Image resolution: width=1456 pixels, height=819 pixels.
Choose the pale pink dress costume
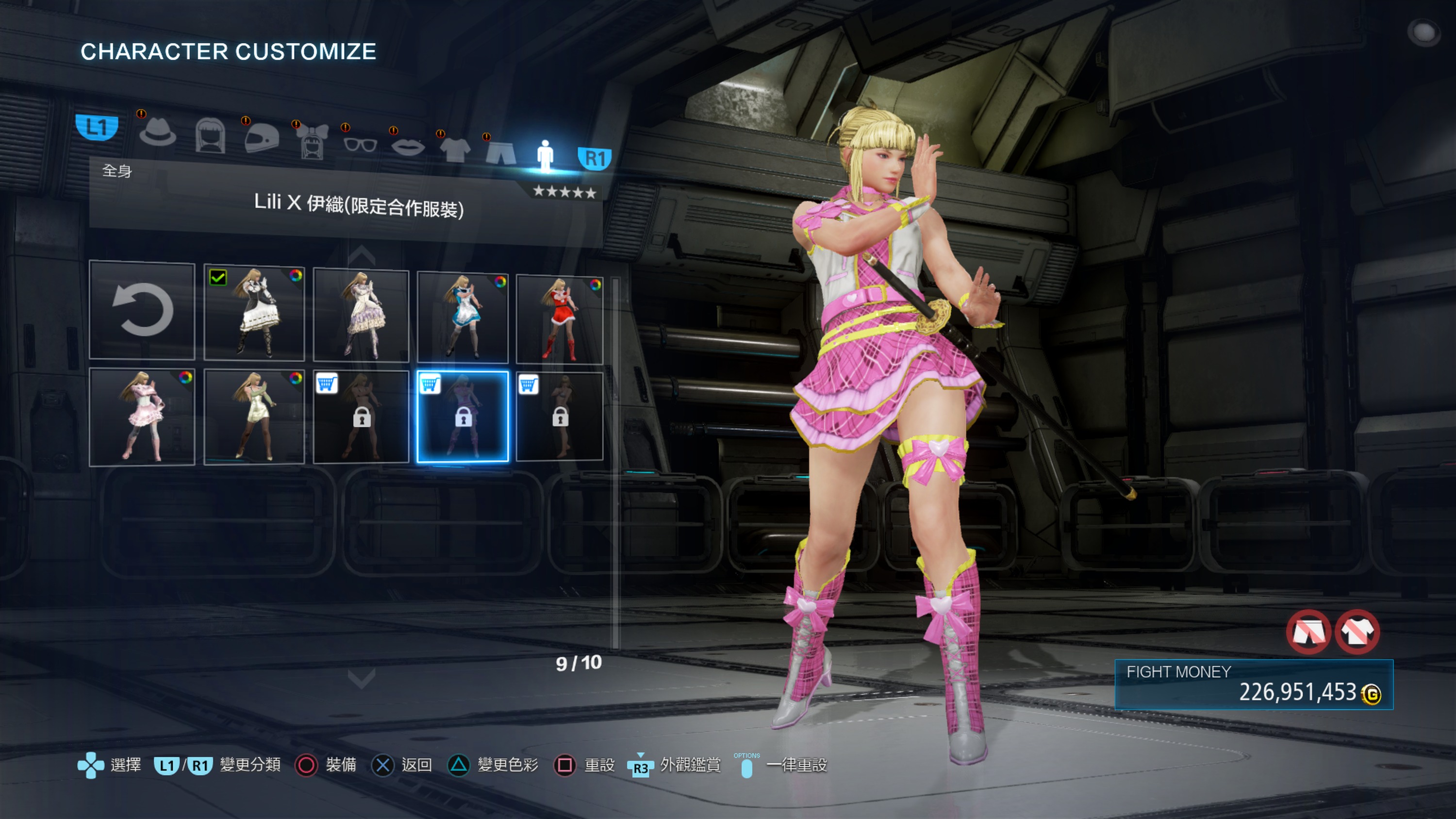click(x=142, y=417)
